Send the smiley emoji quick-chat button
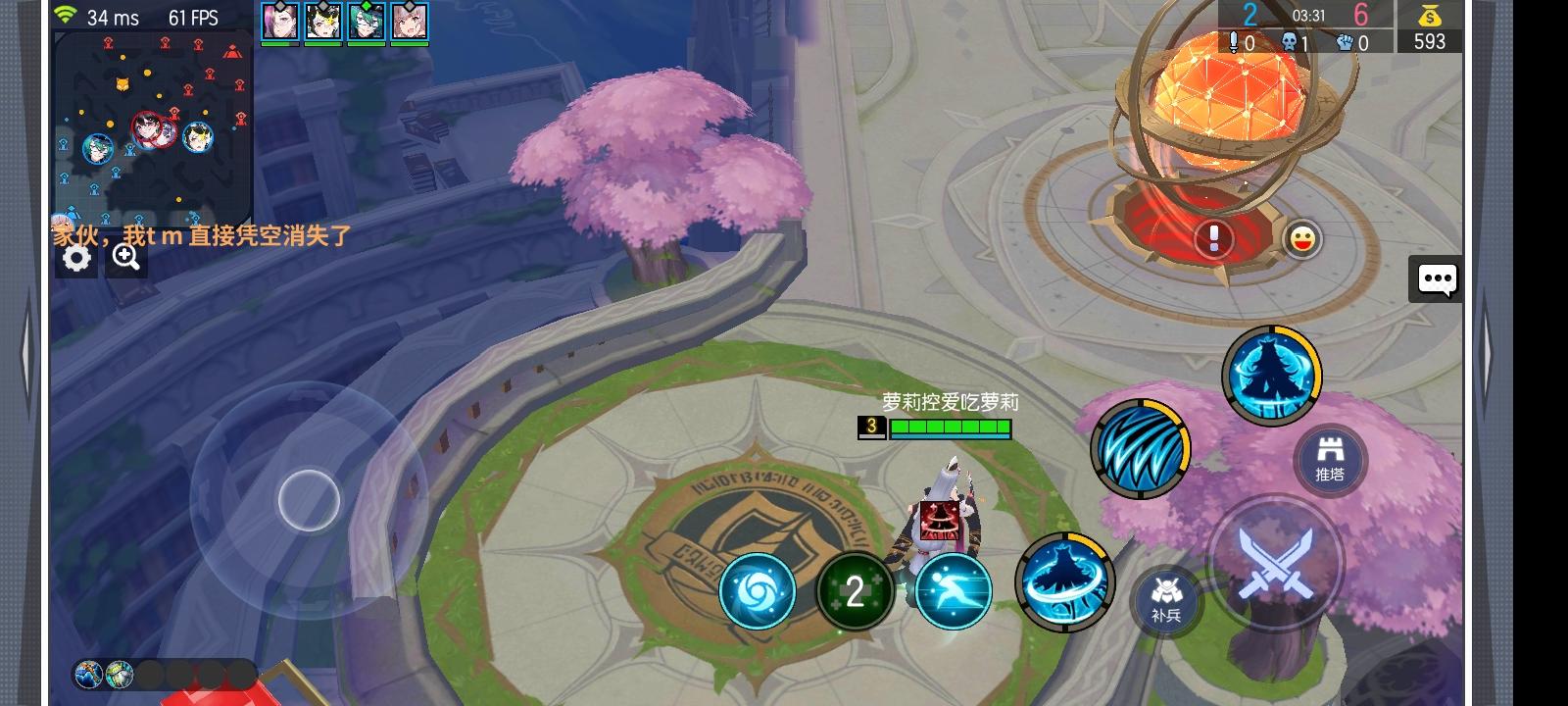 tap(1301, 240)
